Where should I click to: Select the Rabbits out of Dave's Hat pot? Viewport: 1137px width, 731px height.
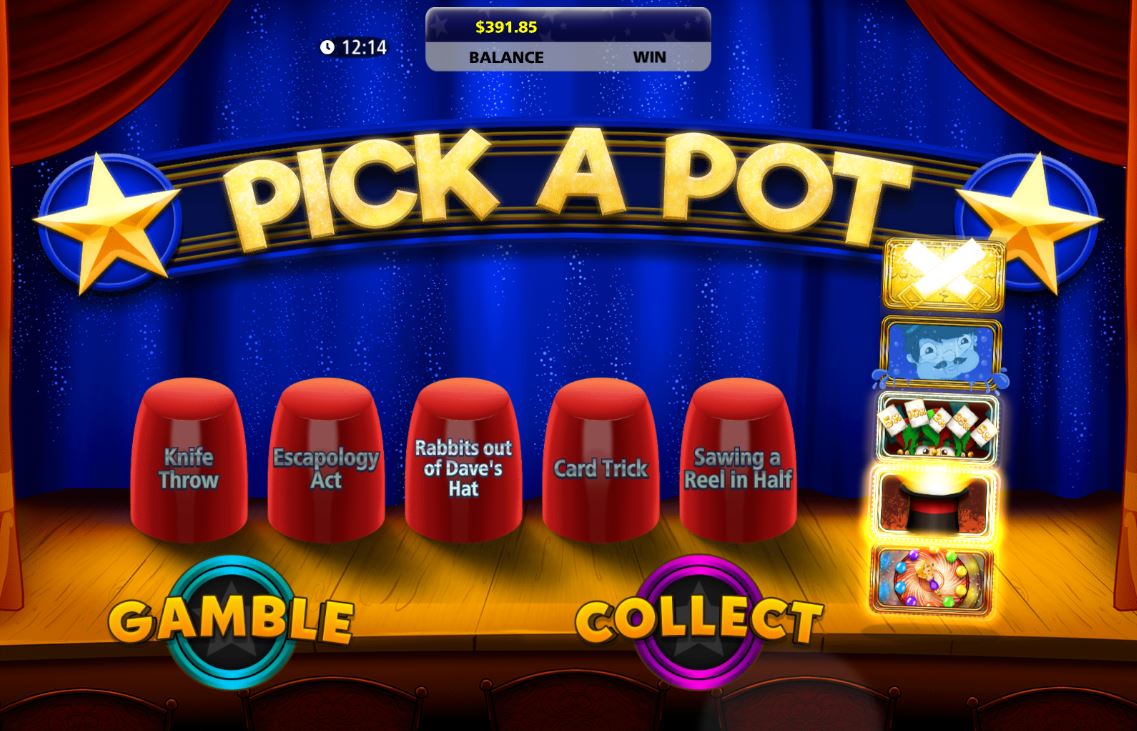tap(463, 462)
